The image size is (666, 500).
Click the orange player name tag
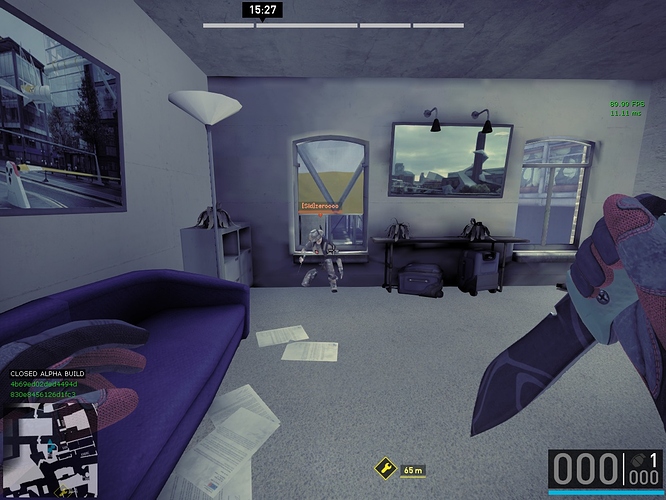coord(319,205)
